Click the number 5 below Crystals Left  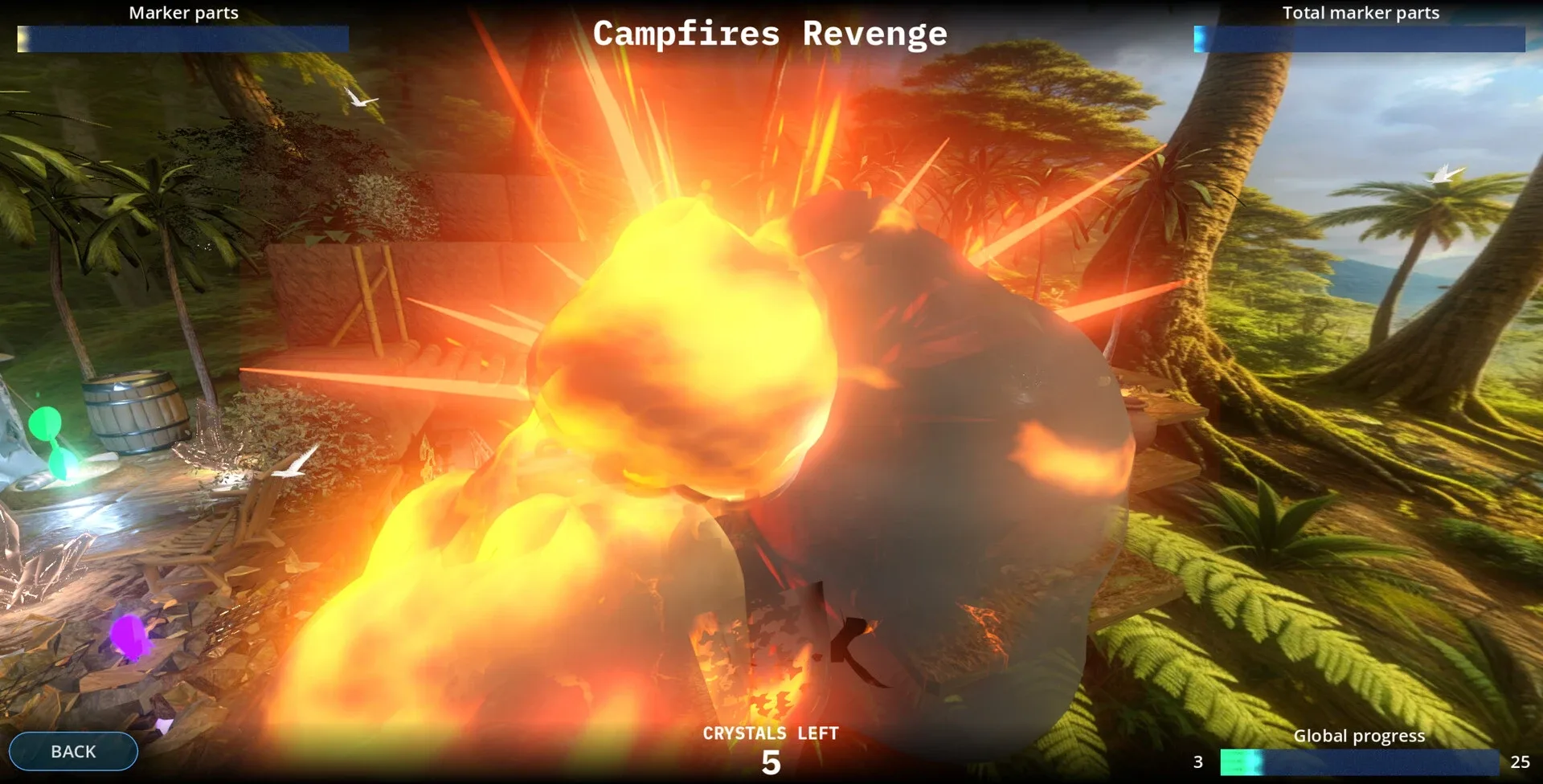[770, 763]
